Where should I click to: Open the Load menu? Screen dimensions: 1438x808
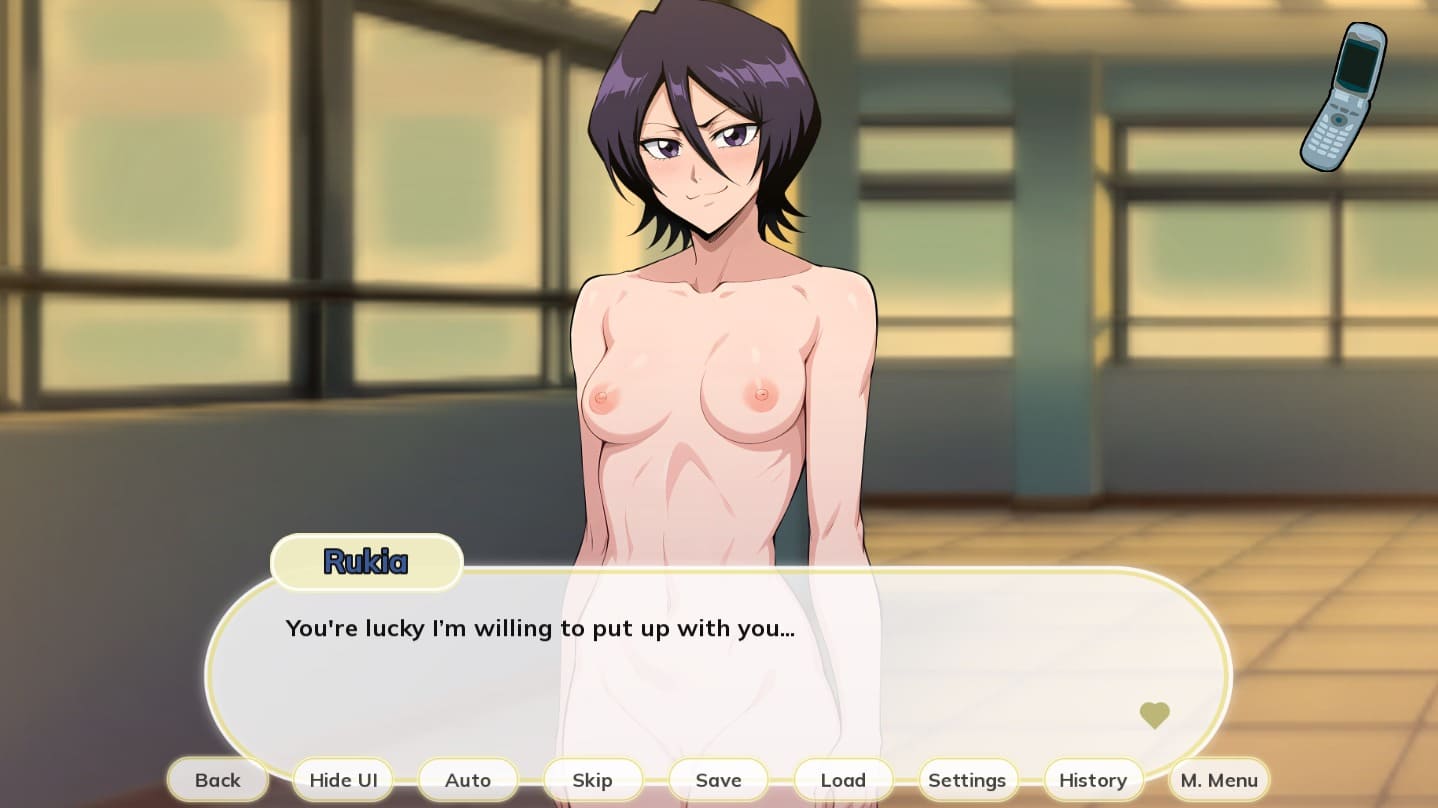pyautogui.click(x=843, y=780)
